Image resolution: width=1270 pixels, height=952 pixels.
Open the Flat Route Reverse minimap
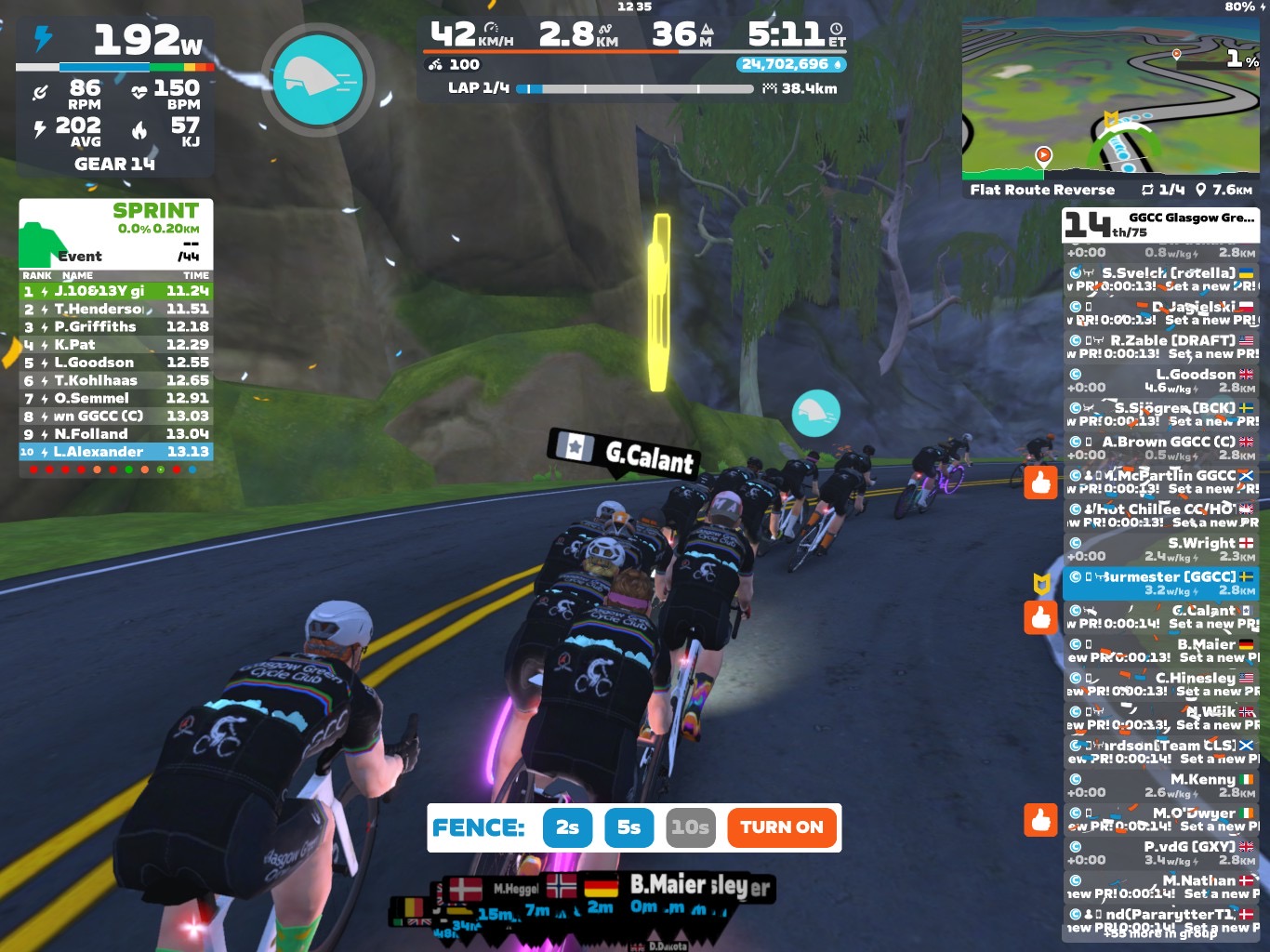(1110, 100)
